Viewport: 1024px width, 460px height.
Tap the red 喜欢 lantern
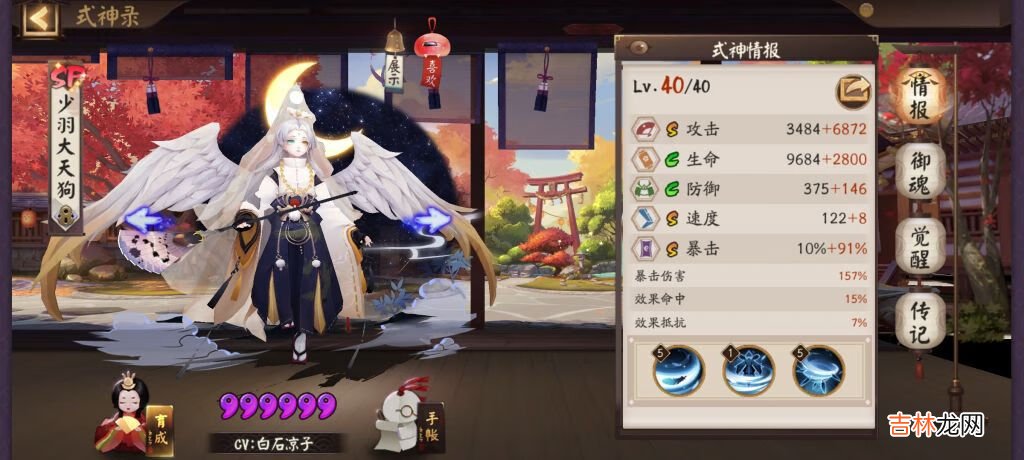pyautogui.click(x=431, y=68)
